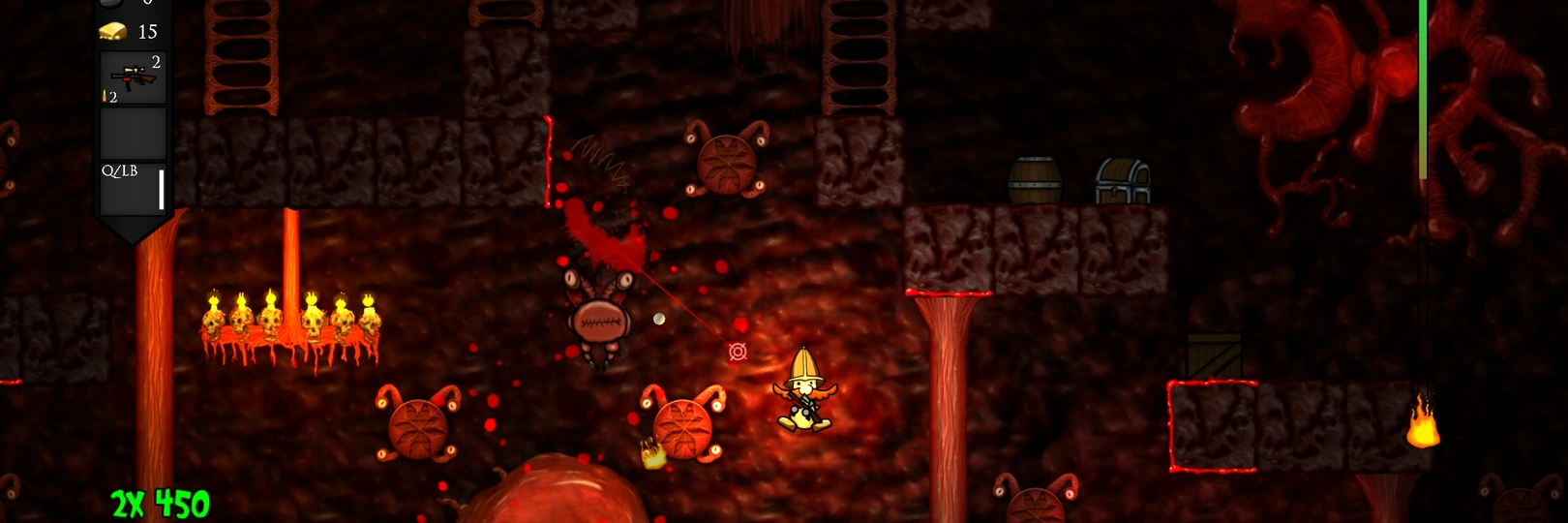Click the gold nugget icon
The image size is (1568, 523).
click(113, 31)
